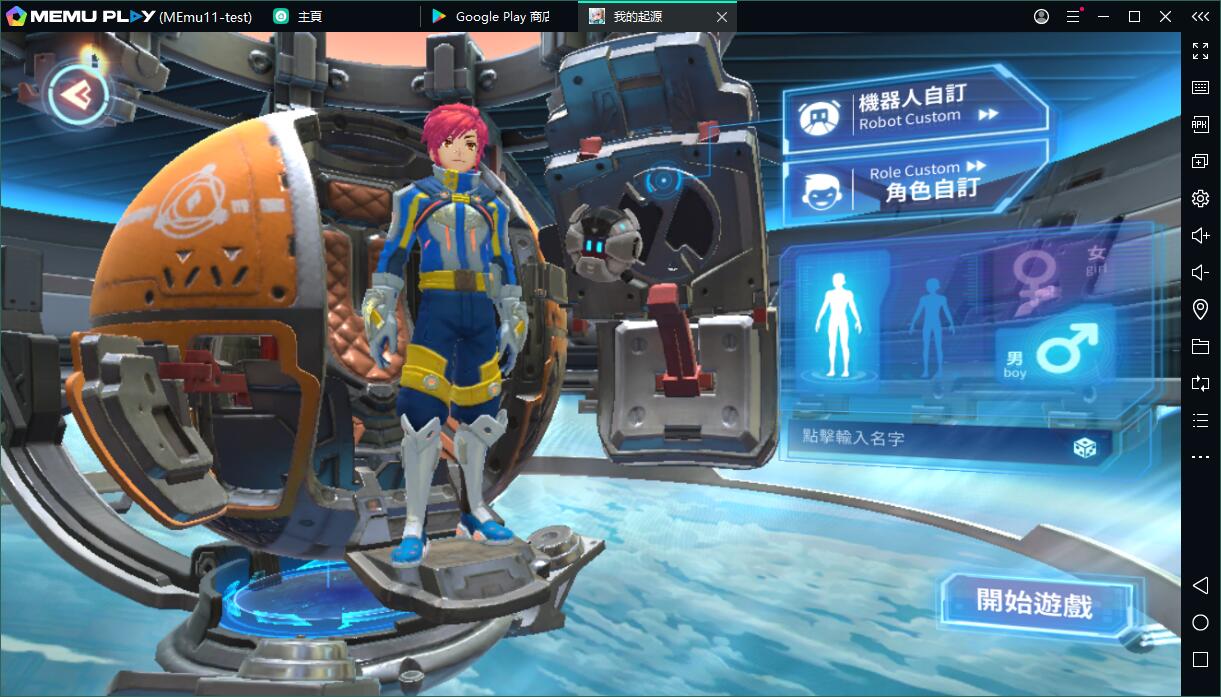Select the girl gender option
Screen dimensions: 1221x697
tap(1050, 274)
